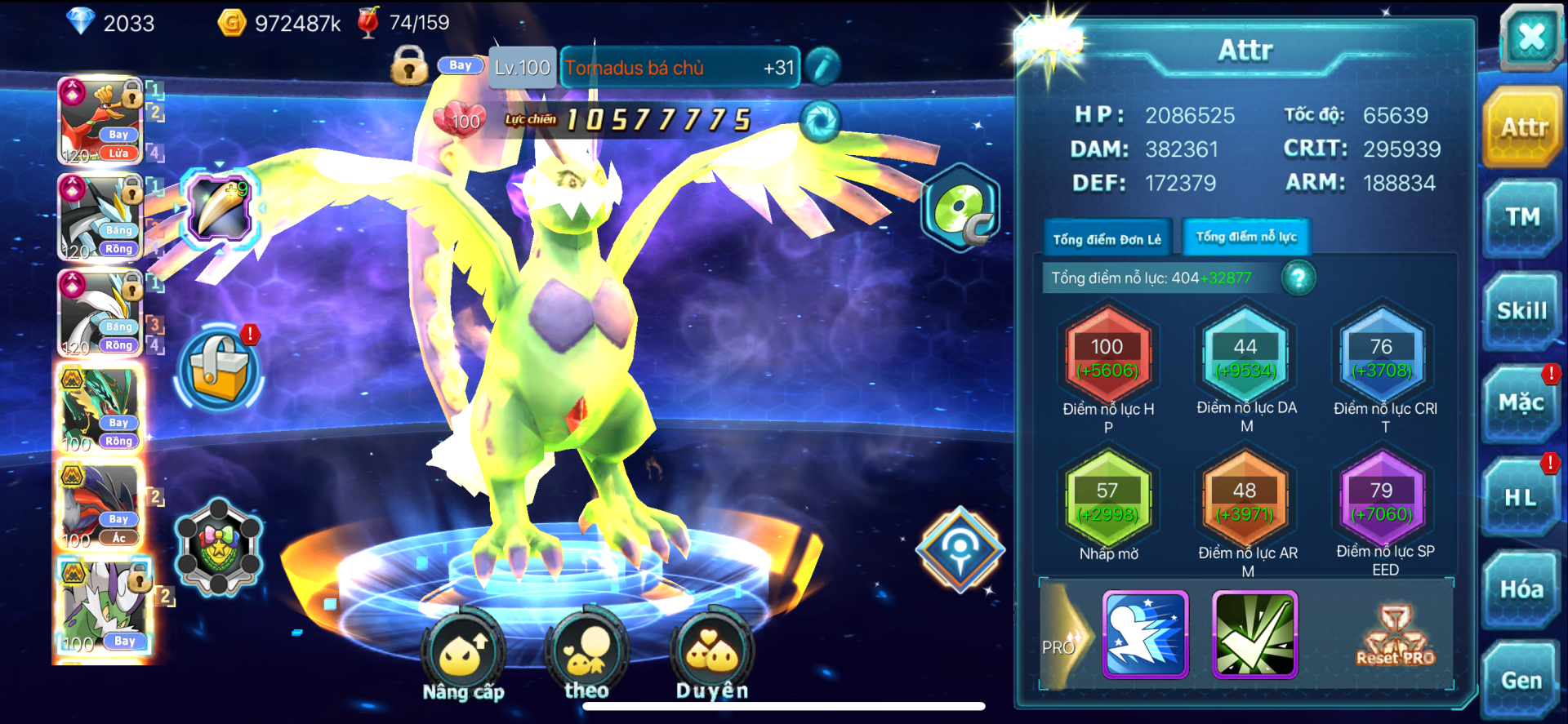Select the HL side tab
This screenshot has width=1568, height=724.
point(1521,497)
